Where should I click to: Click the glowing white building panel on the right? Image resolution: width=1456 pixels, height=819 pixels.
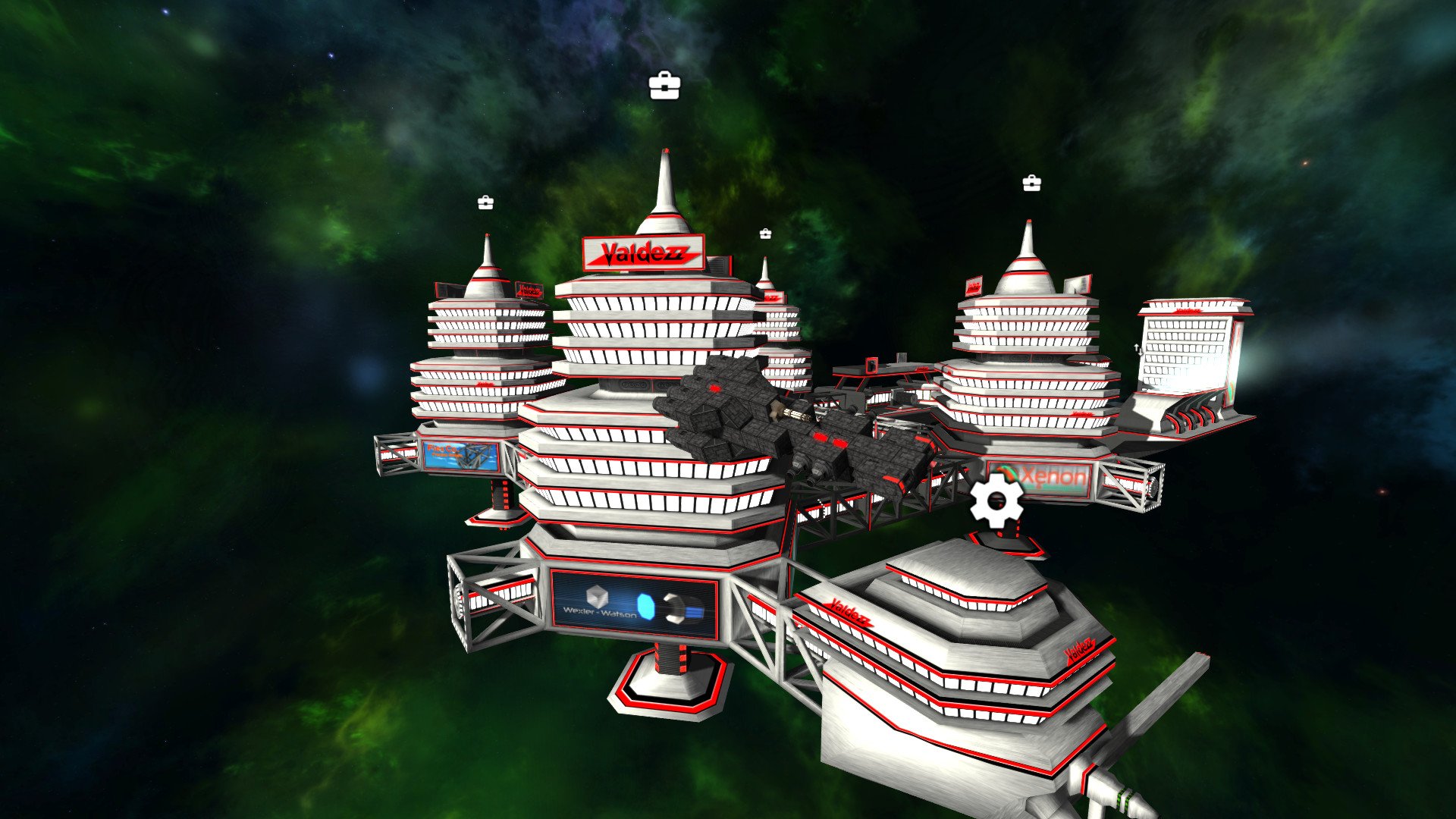(1187, 349)
